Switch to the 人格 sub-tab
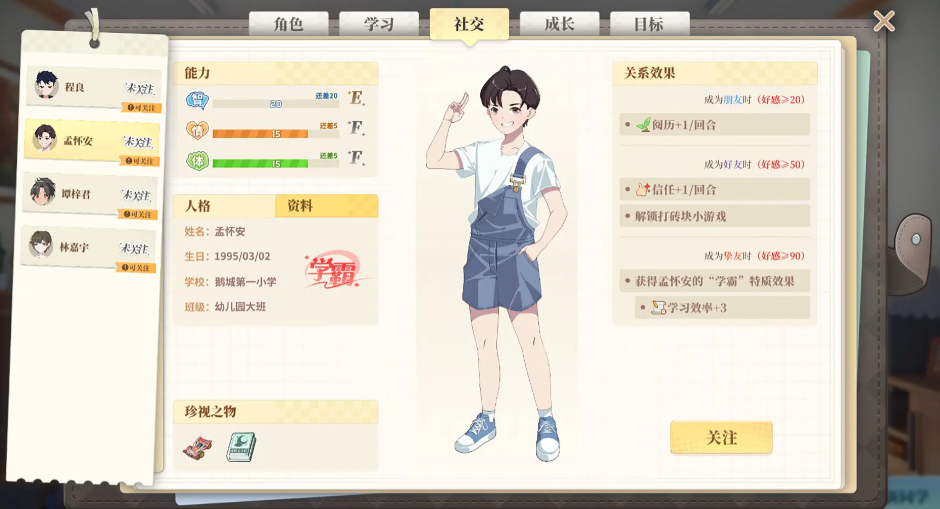 tap(225, 206)
